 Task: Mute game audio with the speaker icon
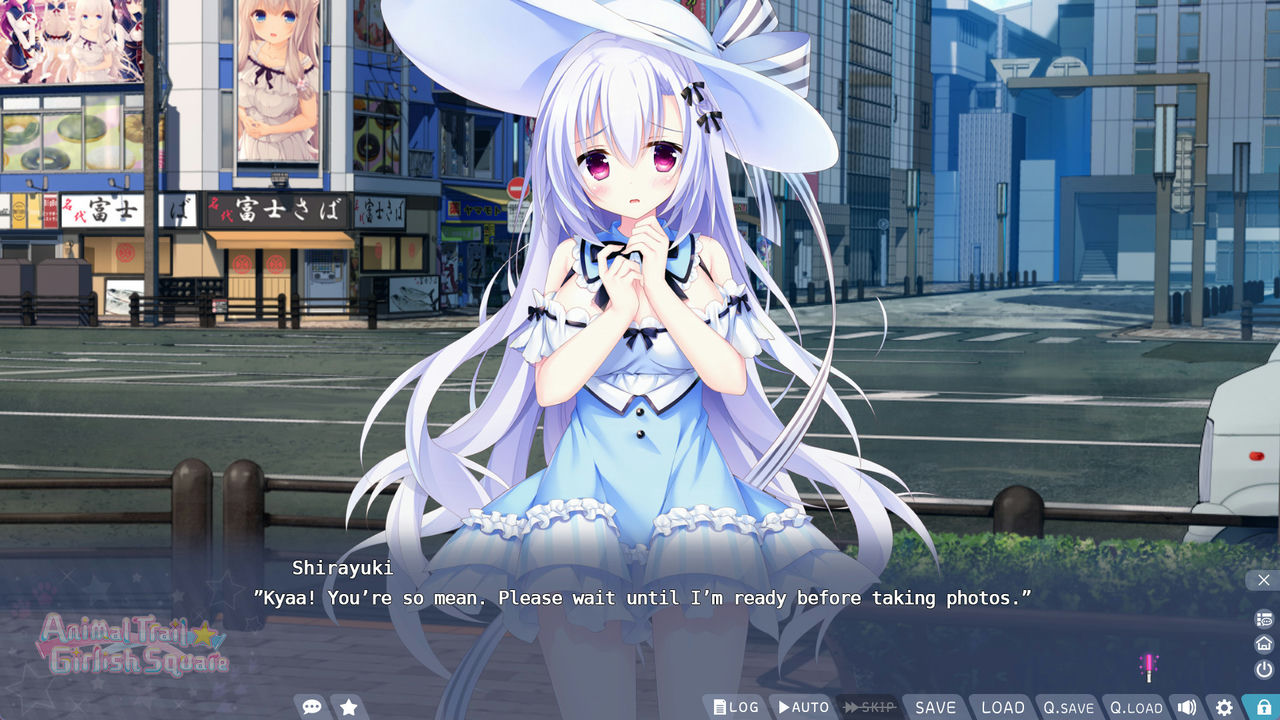click(x=1188, y=706)
